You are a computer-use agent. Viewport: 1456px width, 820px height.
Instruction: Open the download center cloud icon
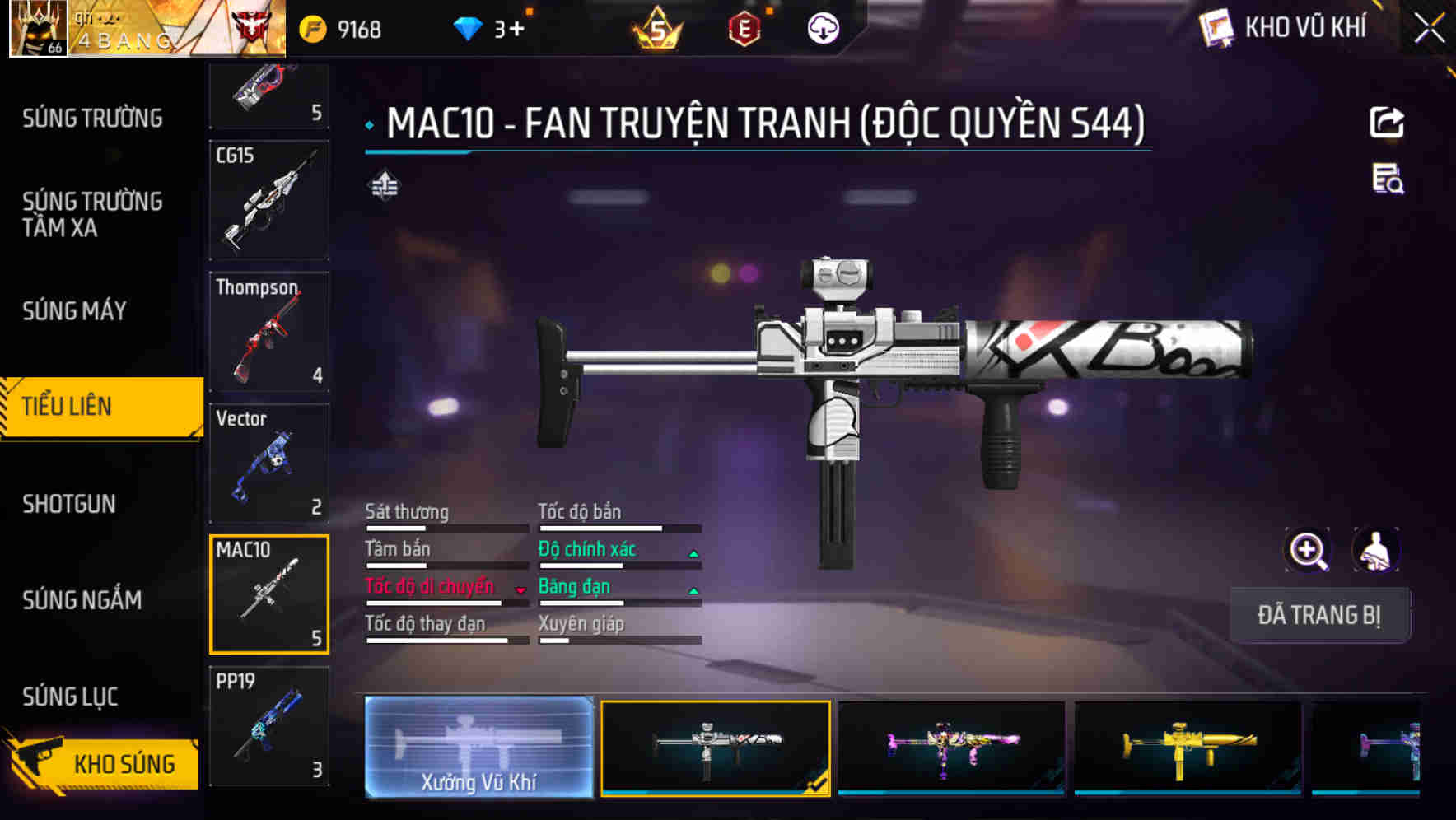point(823,30)
